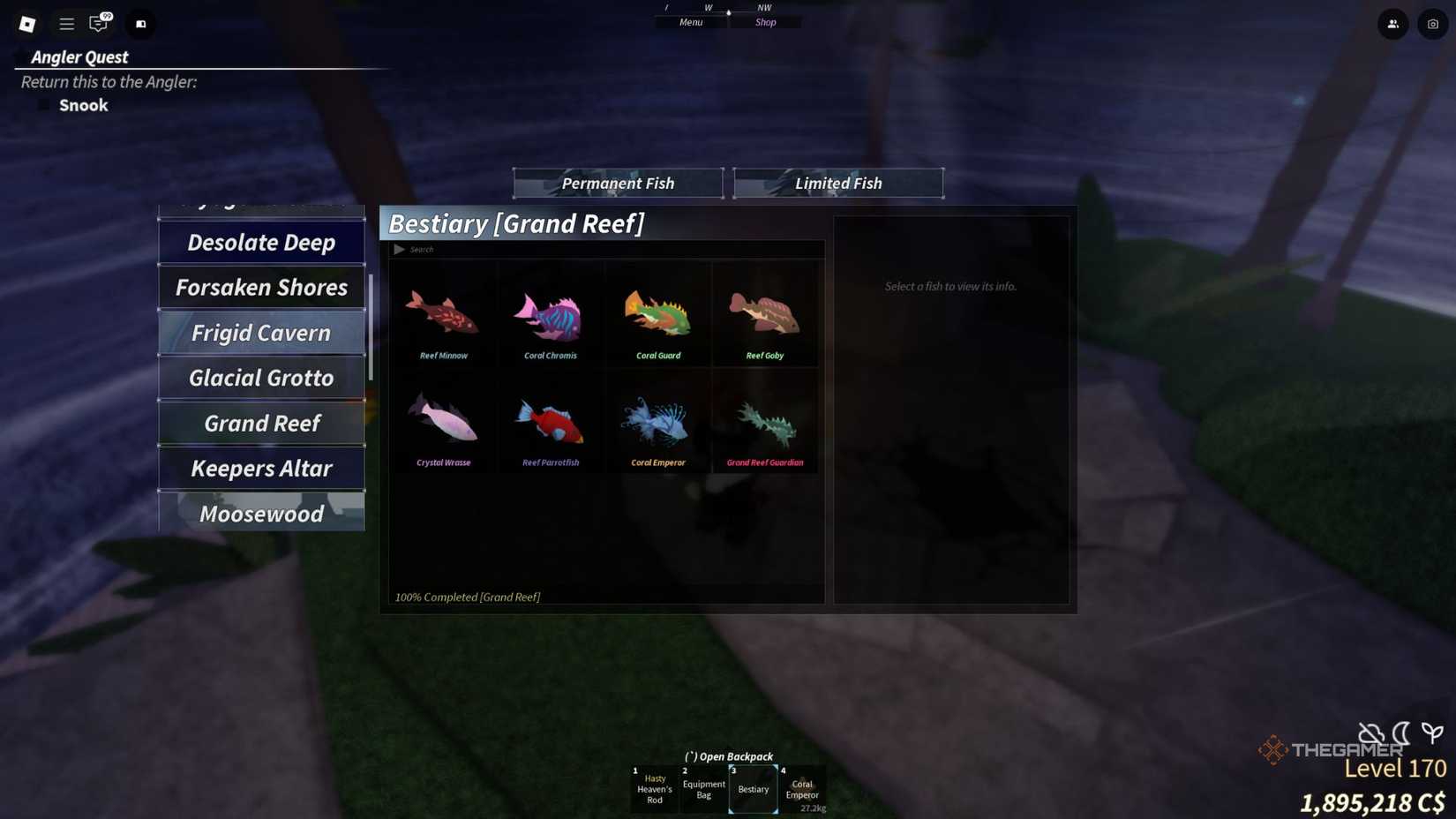This screenshot has height=819, width=1456.
Task: Open the Keepers Altar bestiary section
Action: (261, 469)
